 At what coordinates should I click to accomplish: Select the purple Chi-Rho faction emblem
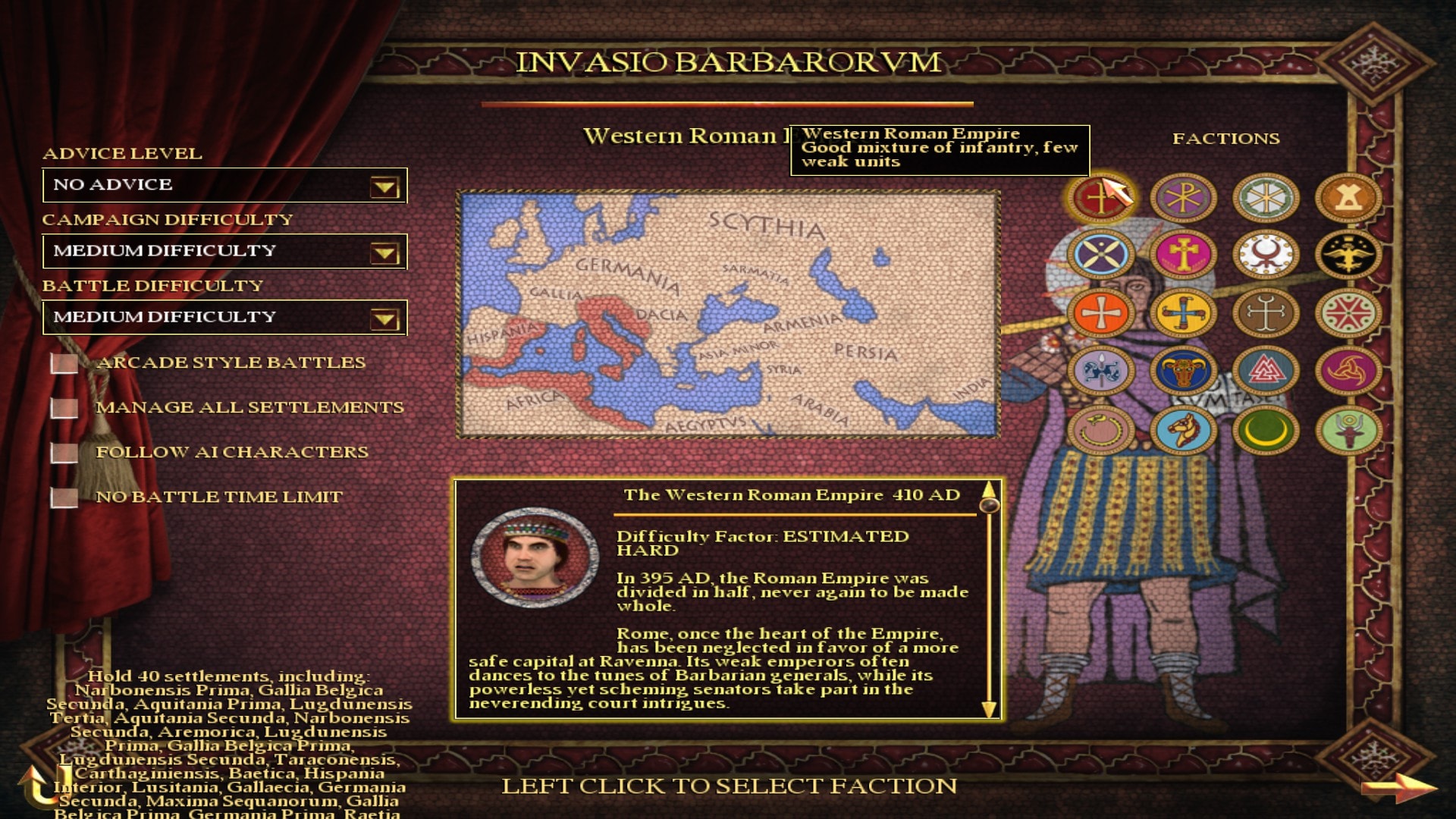pos(1183,199)
